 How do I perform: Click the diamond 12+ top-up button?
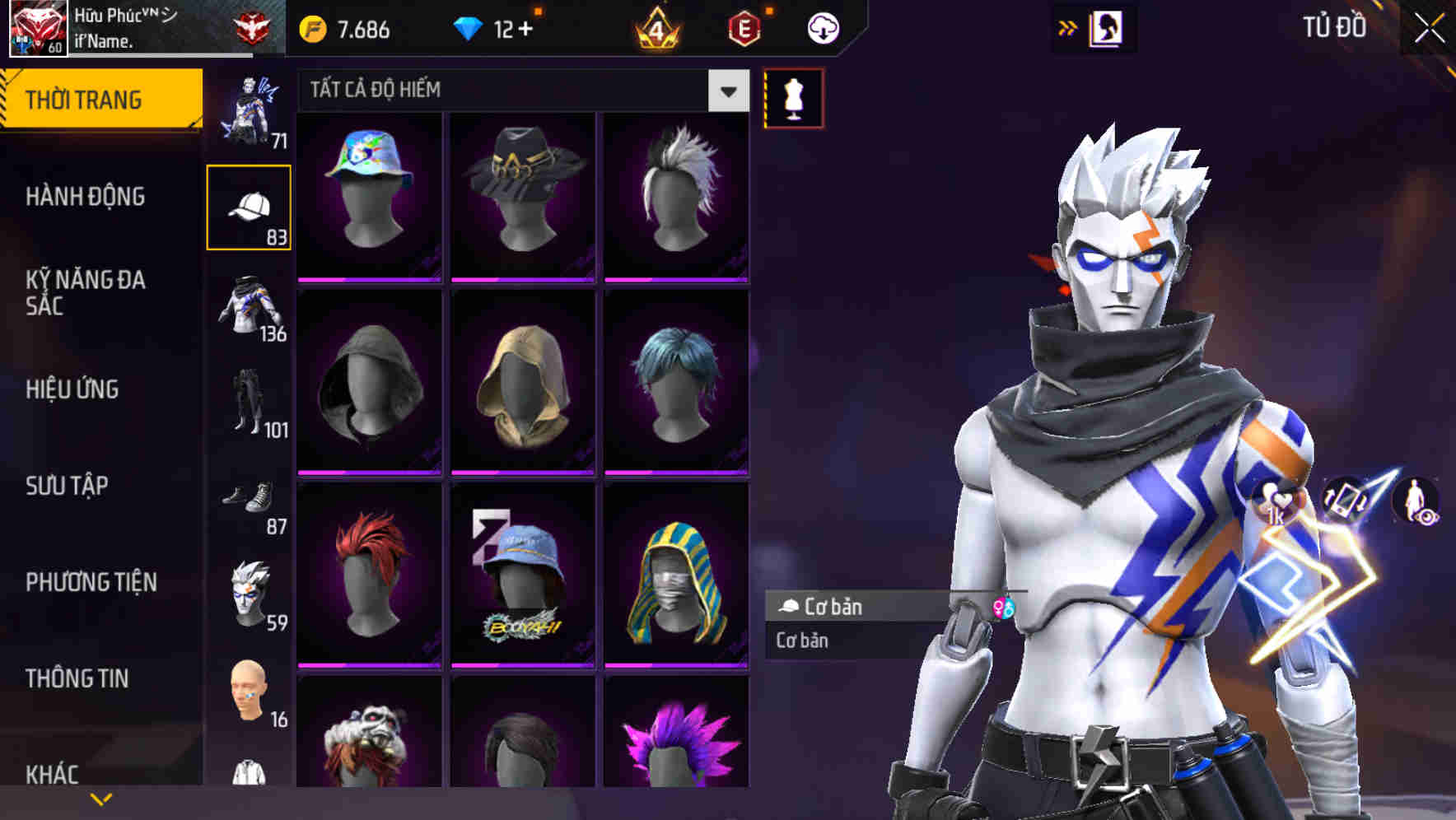(x=495, y=27)
